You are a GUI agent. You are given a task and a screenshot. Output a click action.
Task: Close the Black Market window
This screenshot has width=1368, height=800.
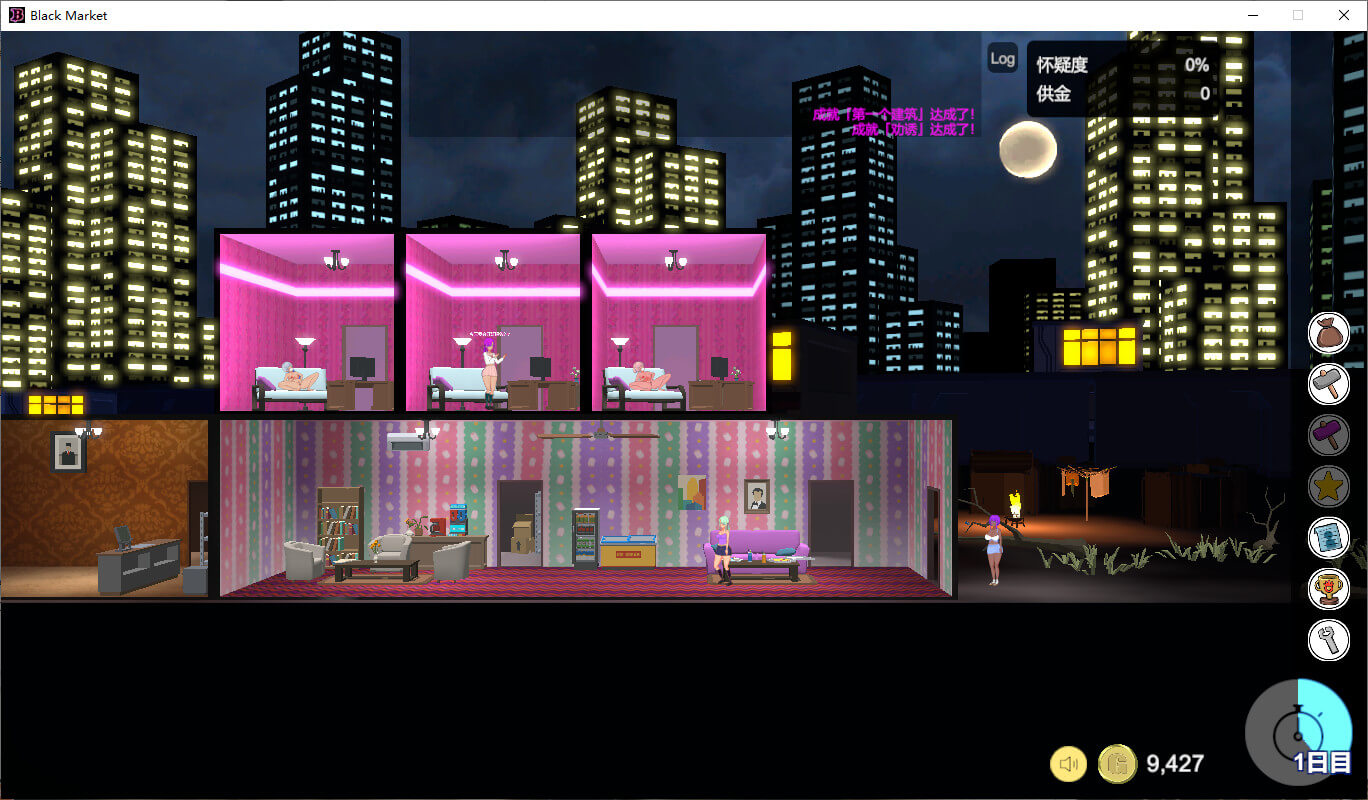pos(1344,15)
